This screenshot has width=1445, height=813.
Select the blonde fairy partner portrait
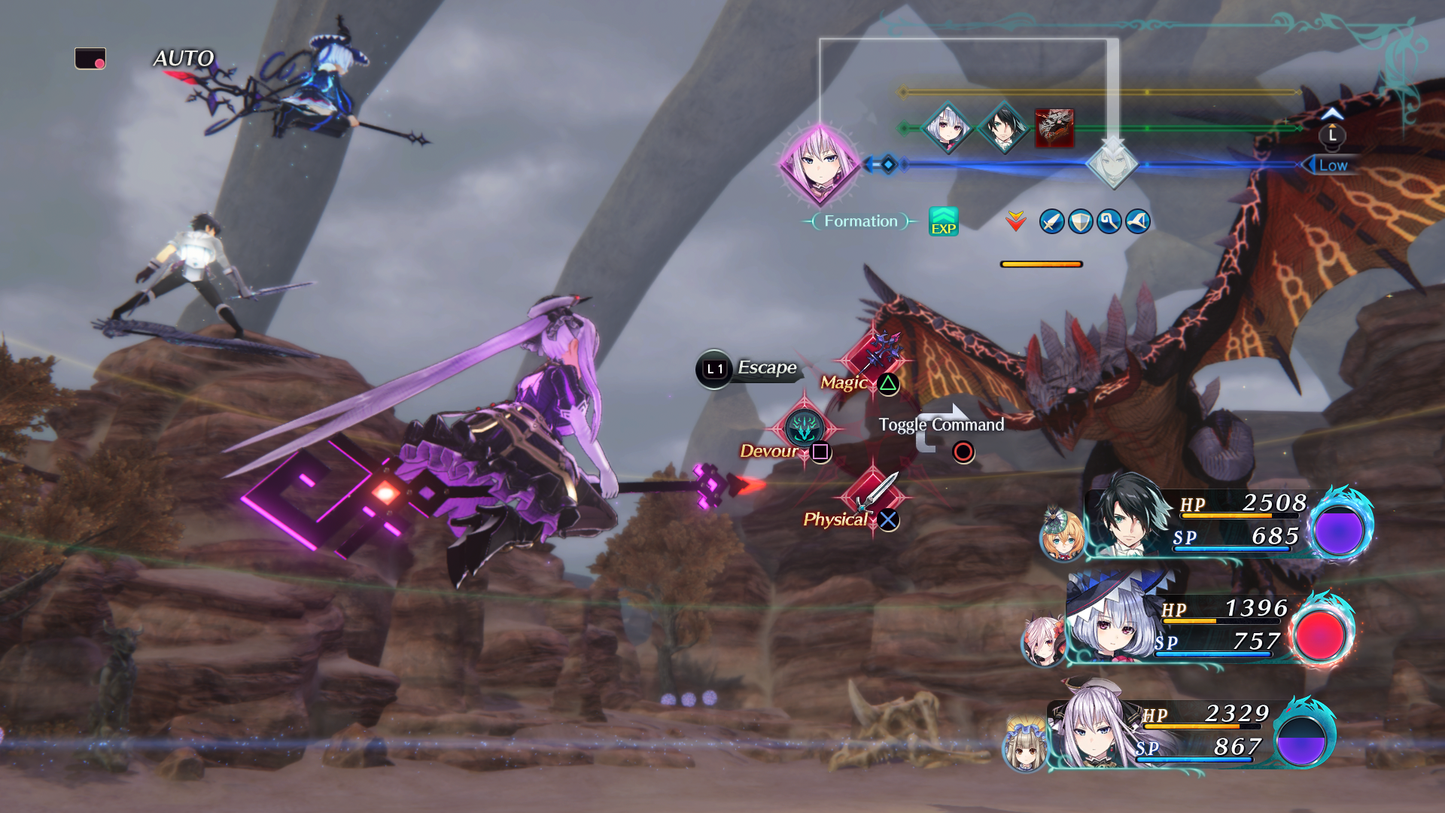1061,536
